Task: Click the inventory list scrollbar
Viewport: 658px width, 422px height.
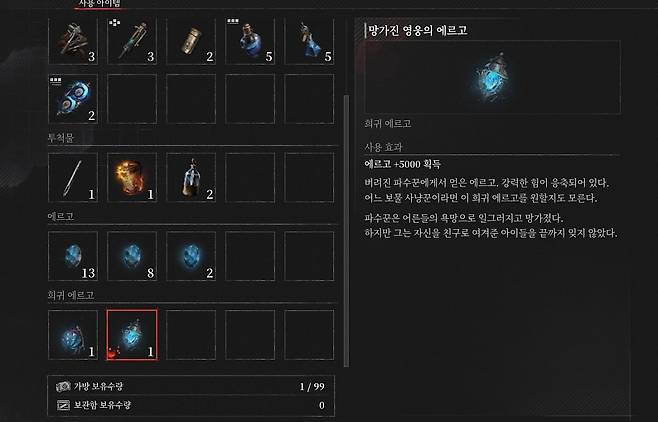Action: [344, 200]
